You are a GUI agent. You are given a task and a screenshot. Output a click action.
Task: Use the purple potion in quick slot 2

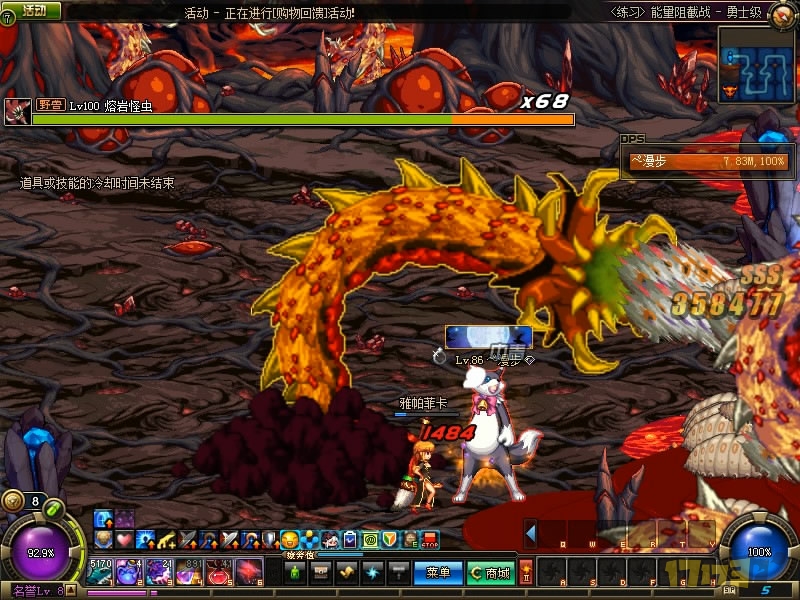[130, 572]
